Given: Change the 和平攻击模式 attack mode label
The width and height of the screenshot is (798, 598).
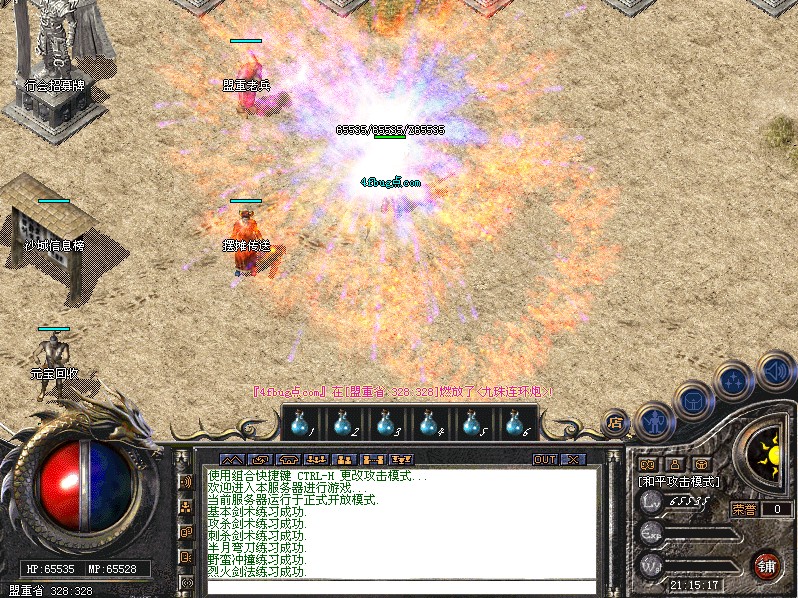Looking at the screenshot, I should (x=679, y=481).
